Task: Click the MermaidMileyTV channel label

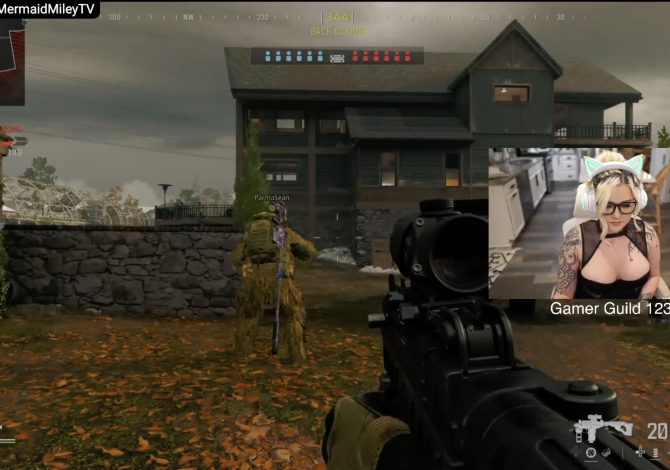Action: pos(49,9)
